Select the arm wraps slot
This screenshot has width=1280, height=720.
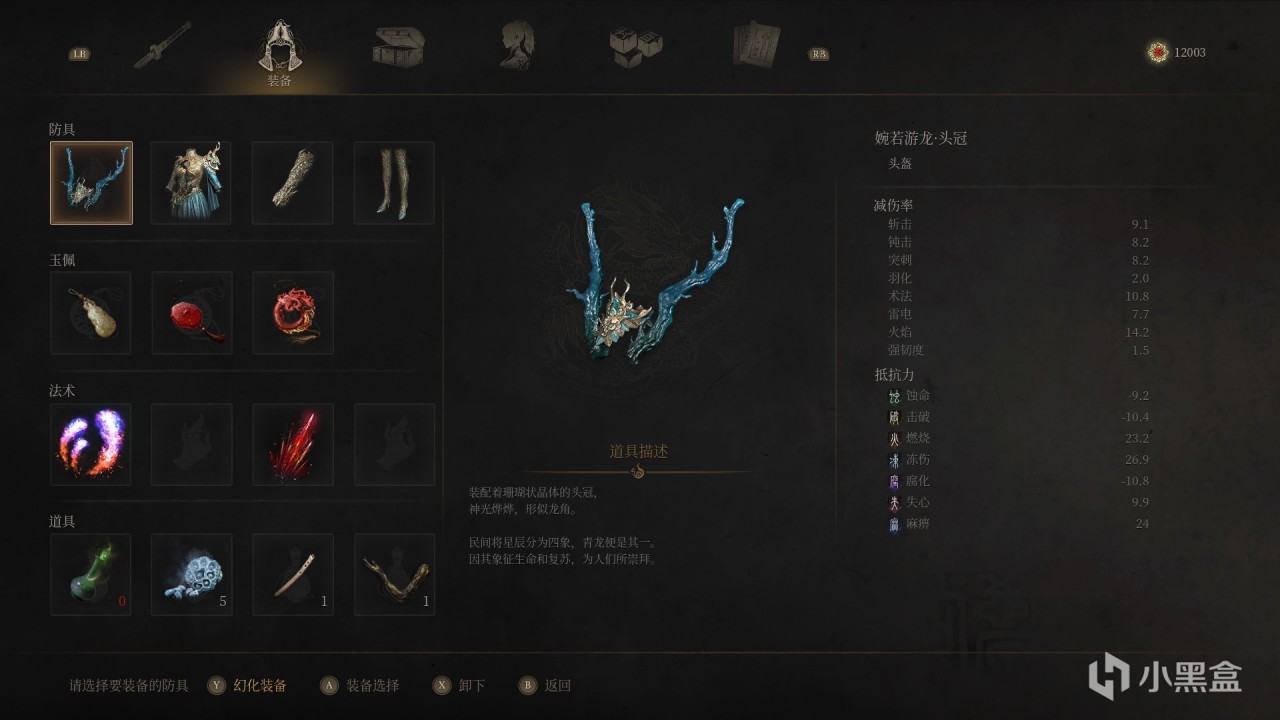[x=292, y=183]
